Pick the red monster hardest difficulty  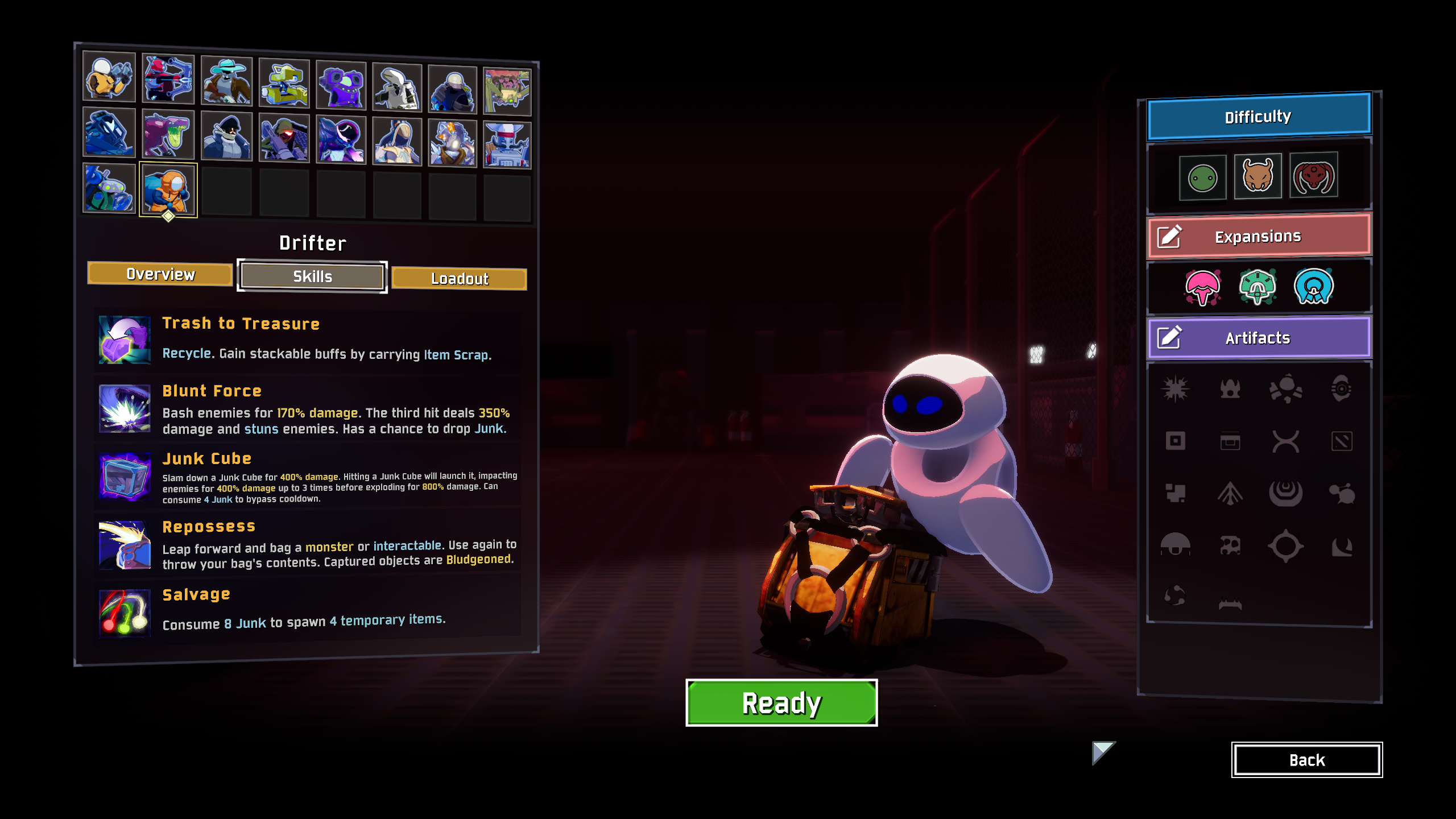click(x=1313, y=175)
